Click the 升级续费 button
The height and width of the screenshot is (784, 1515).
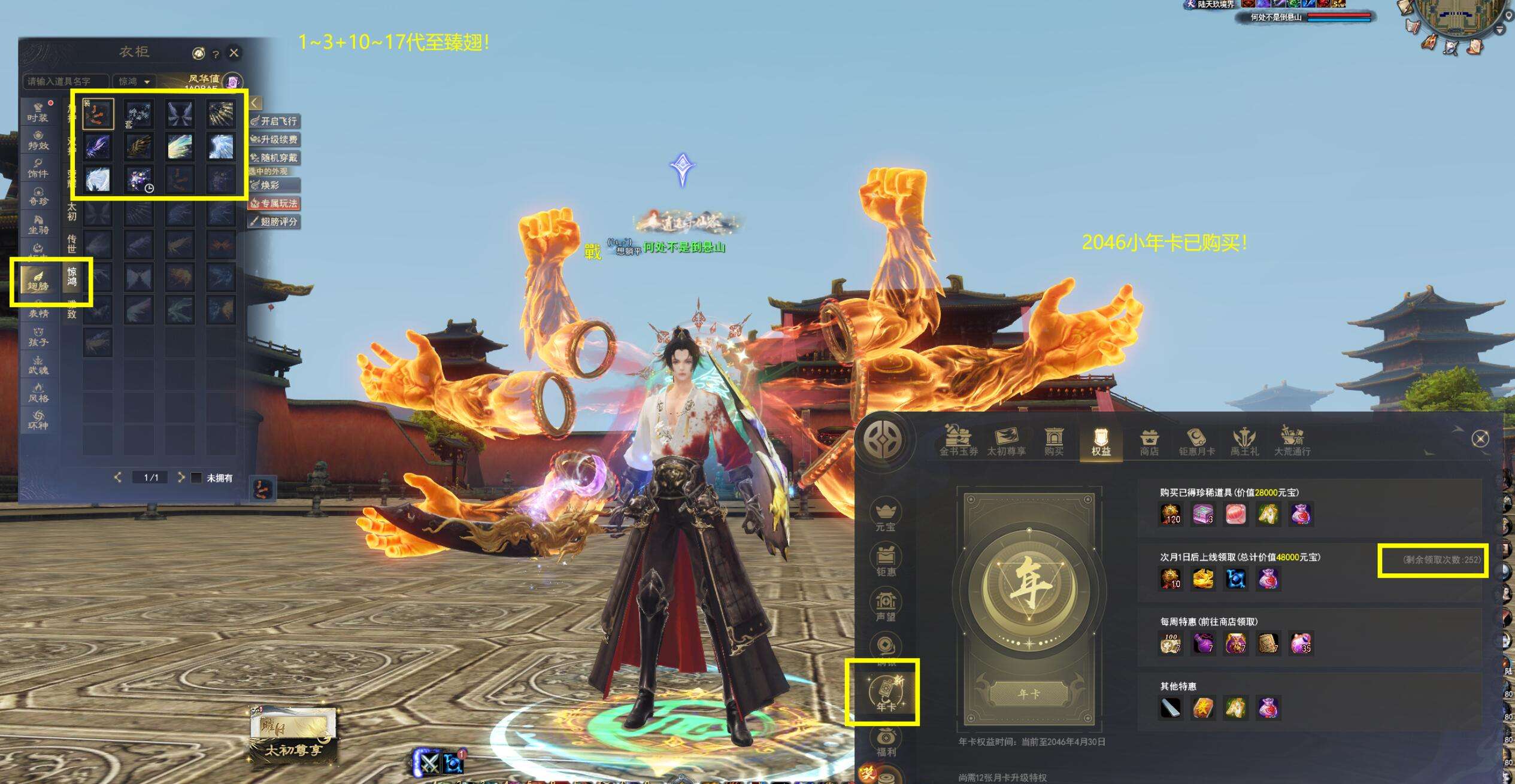click(274, 139)
